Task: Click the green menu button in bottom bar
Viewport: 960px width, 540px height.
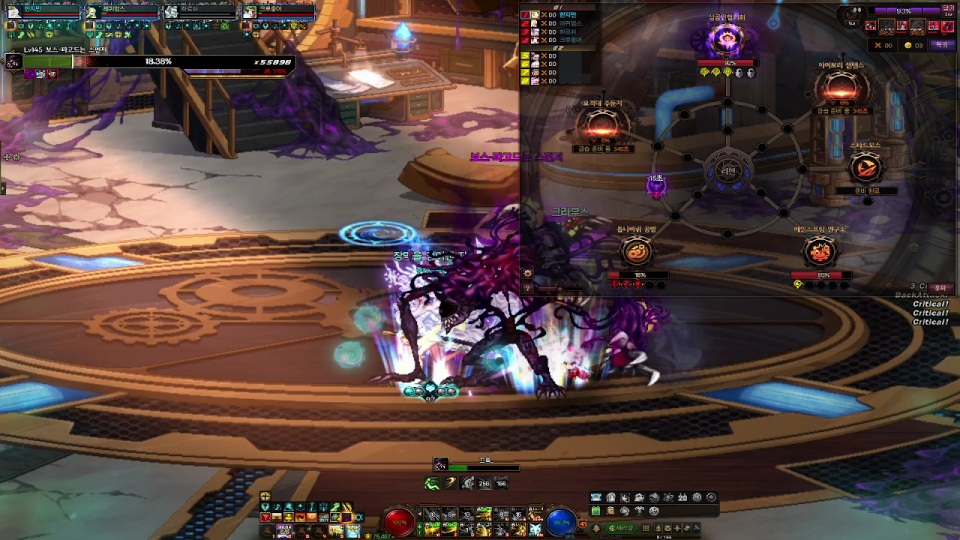Action: point(620,528)
